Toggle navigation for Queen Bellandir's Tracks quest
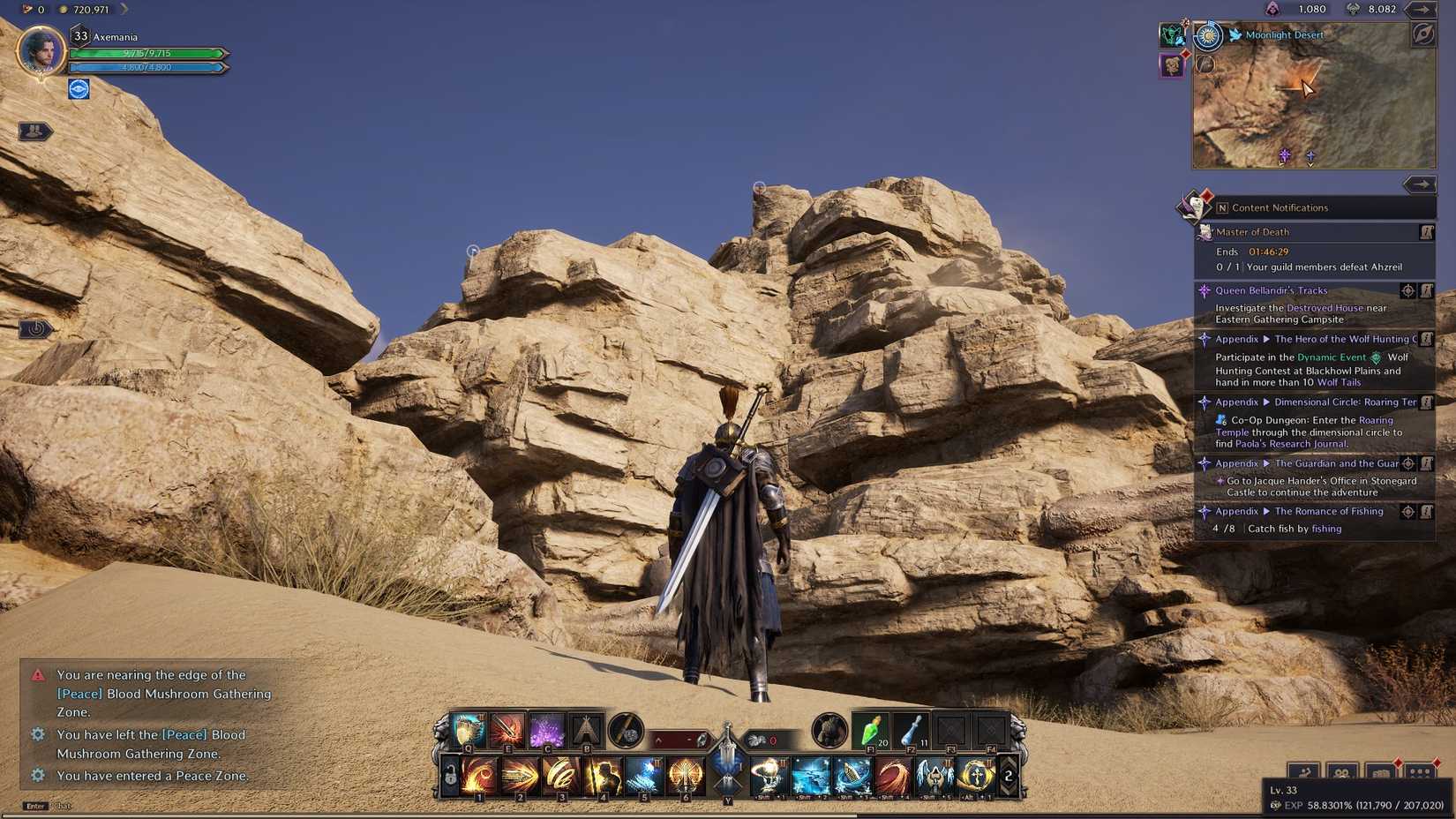The width and height of the screenshot is (1456, 819). 1408,291
